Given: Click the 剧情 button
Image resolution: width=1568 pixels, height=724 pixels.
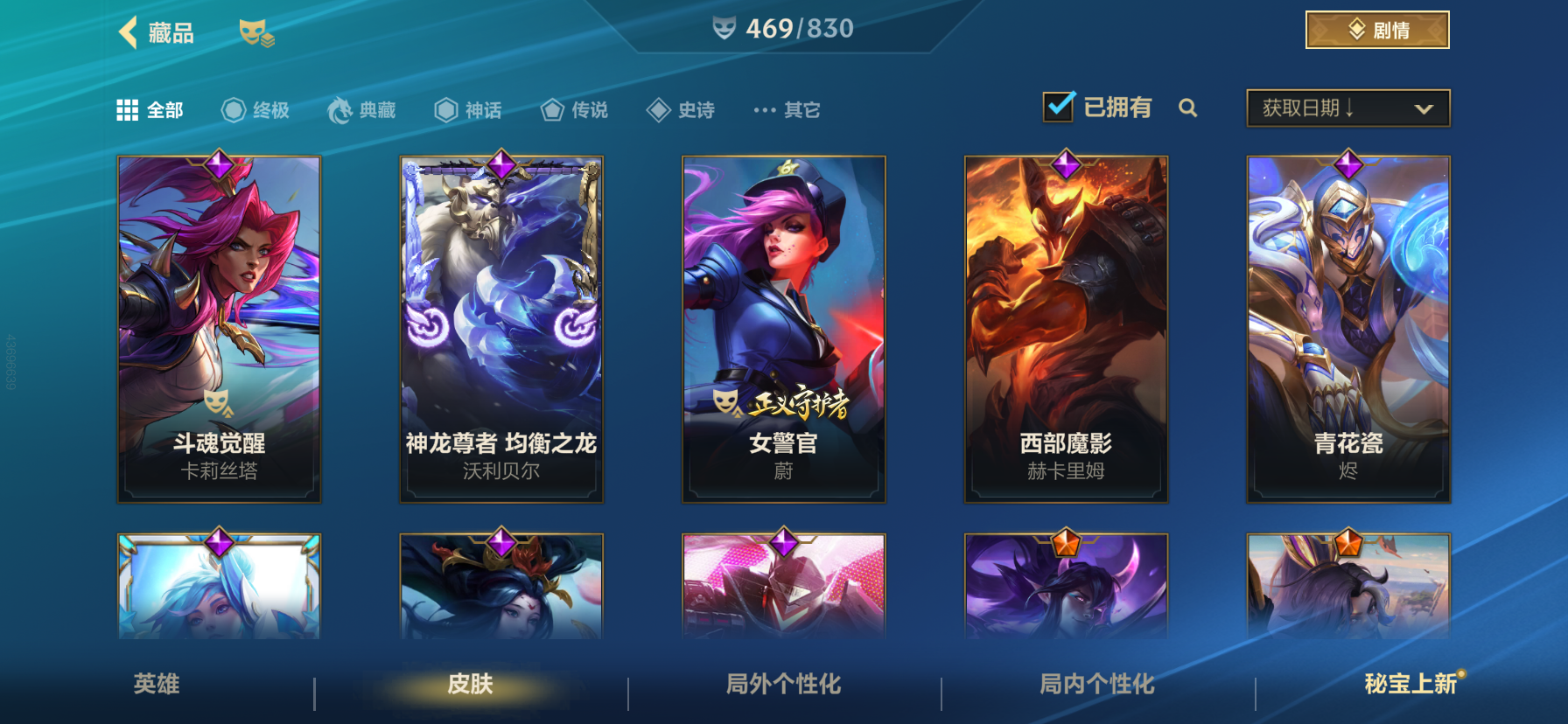Looking at the screenshot, I should (1378, 29).
